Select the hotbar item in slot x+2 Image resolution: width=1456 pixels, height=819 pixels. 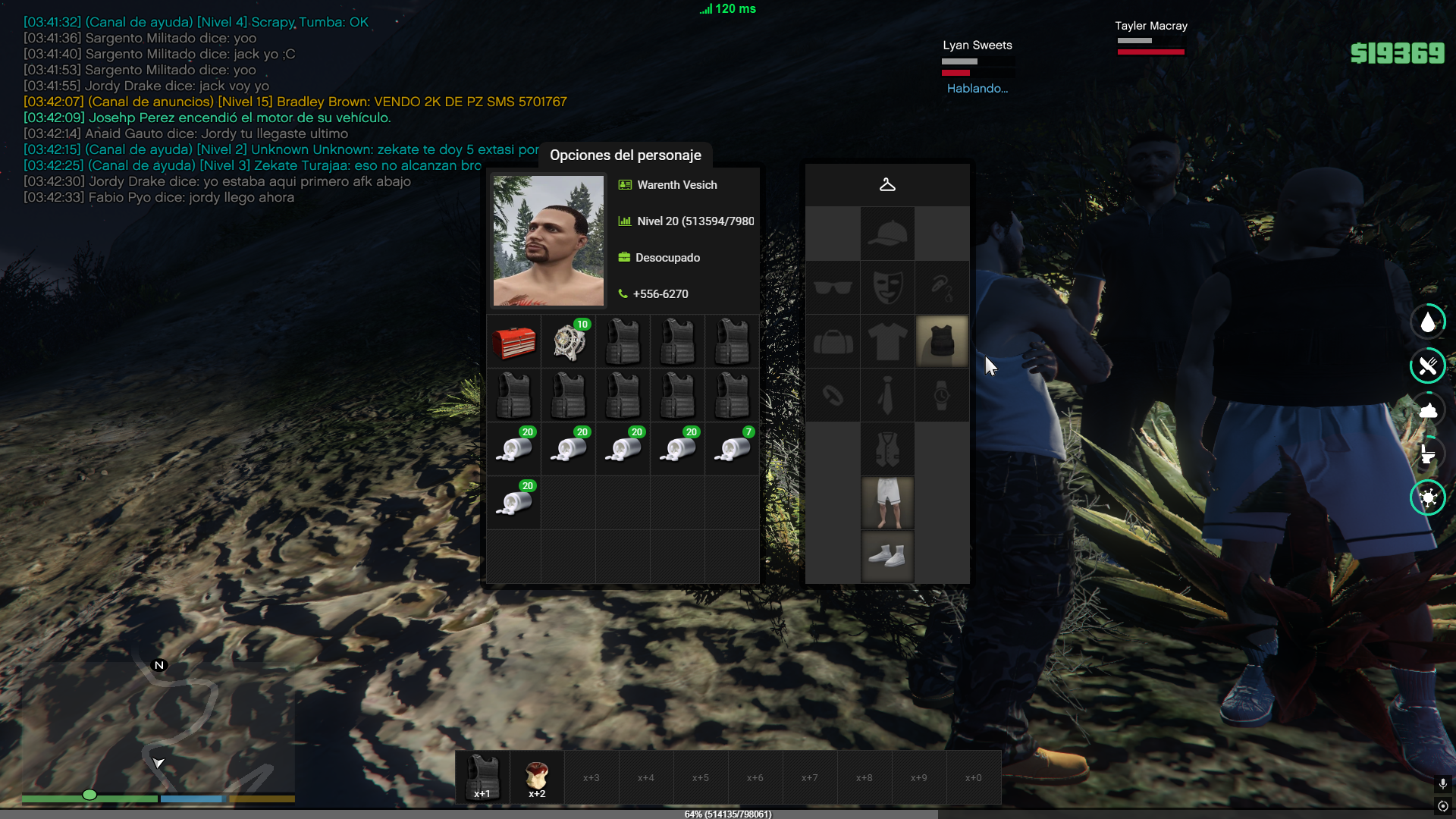(537, 777)
